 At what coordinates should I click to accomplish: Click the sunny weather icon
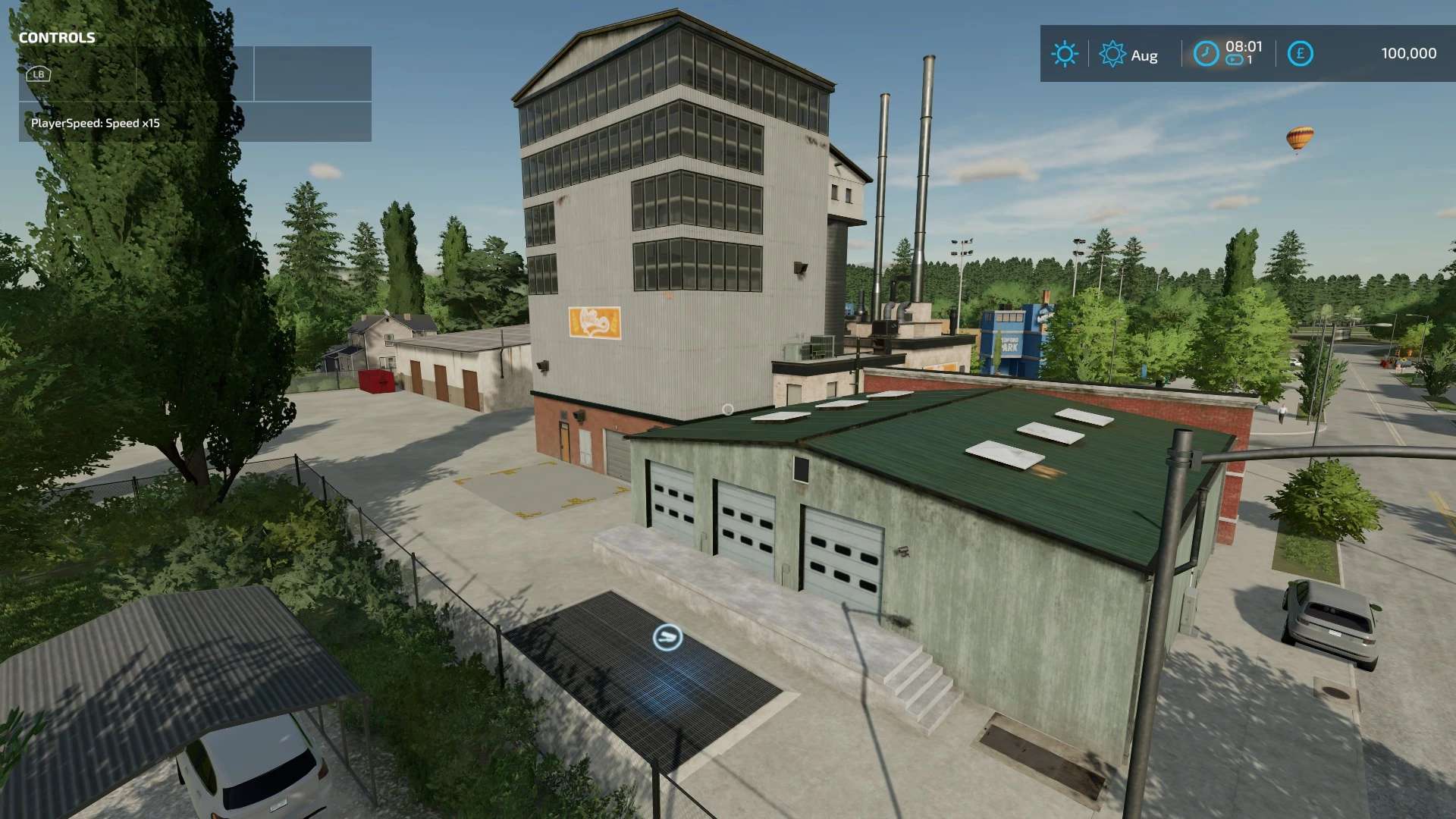[x=1064, y=54]
